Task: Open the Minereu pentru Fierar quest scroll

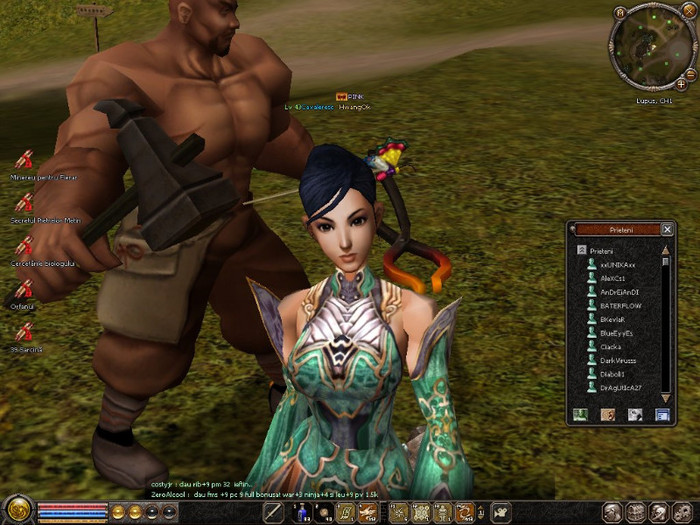Action: coord(24,160)
